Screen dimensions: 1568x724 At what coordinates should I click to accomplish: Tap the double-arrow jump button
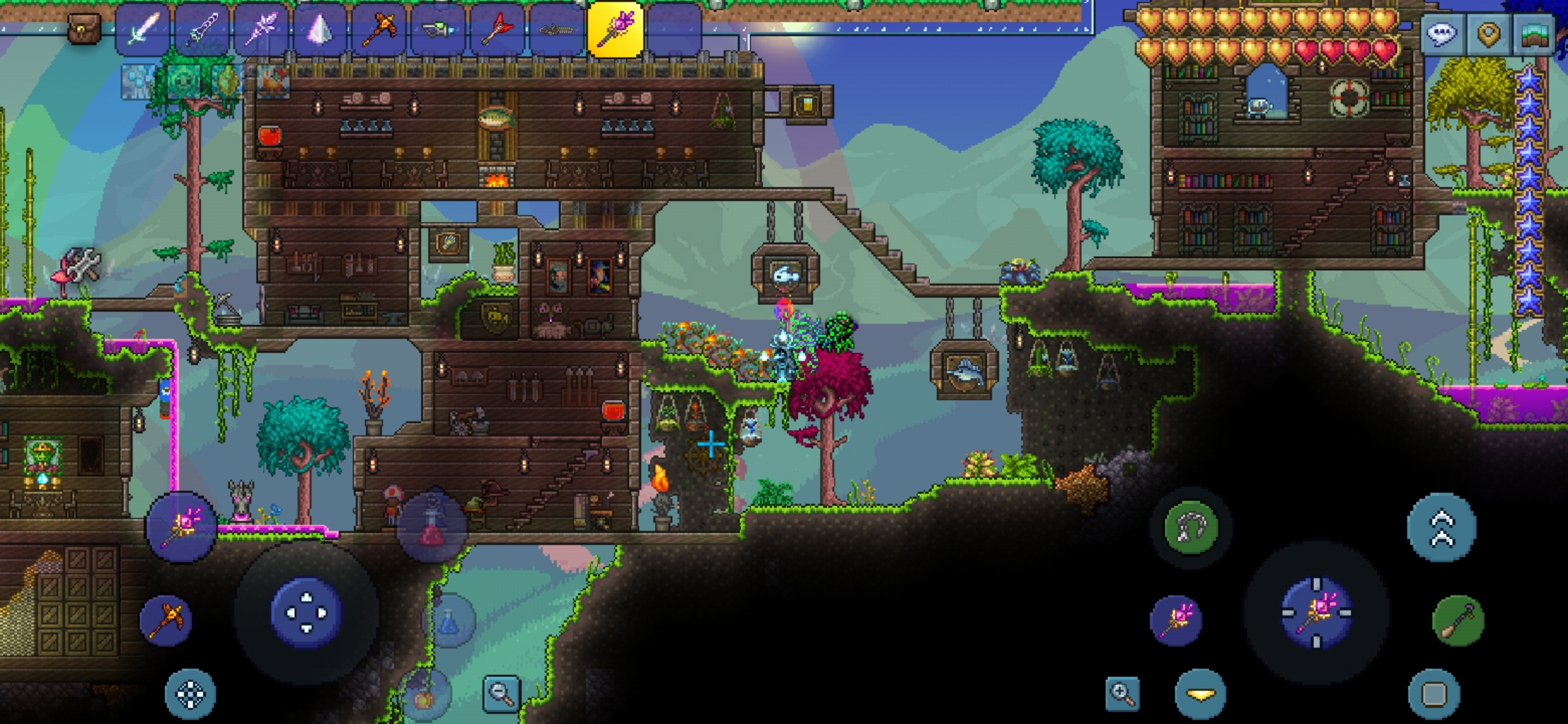tap(1441, 528)
